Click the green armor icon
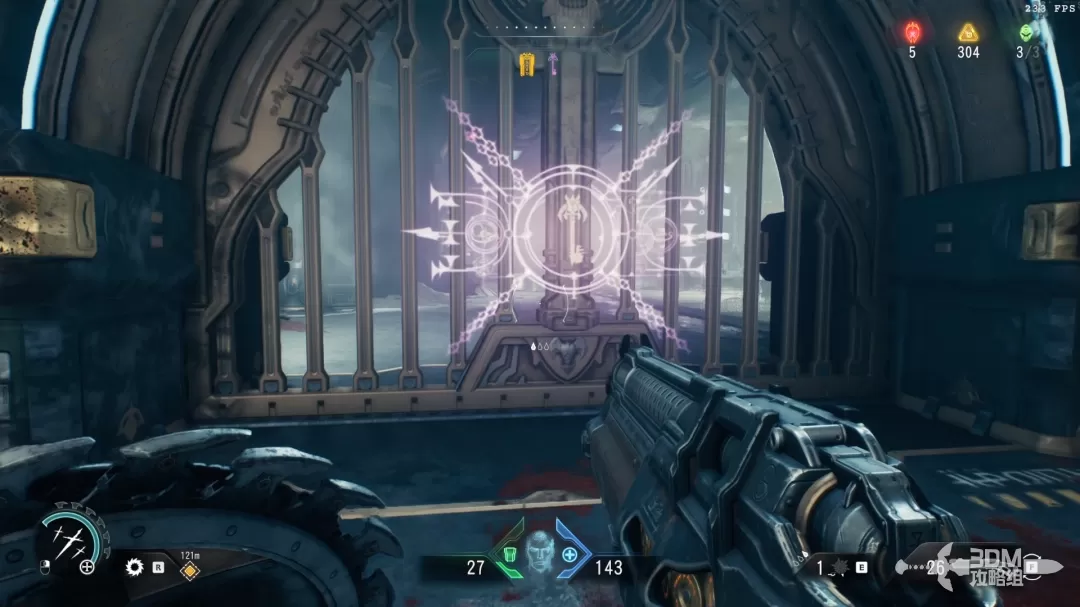1080x607 pixels. [510, 555]
